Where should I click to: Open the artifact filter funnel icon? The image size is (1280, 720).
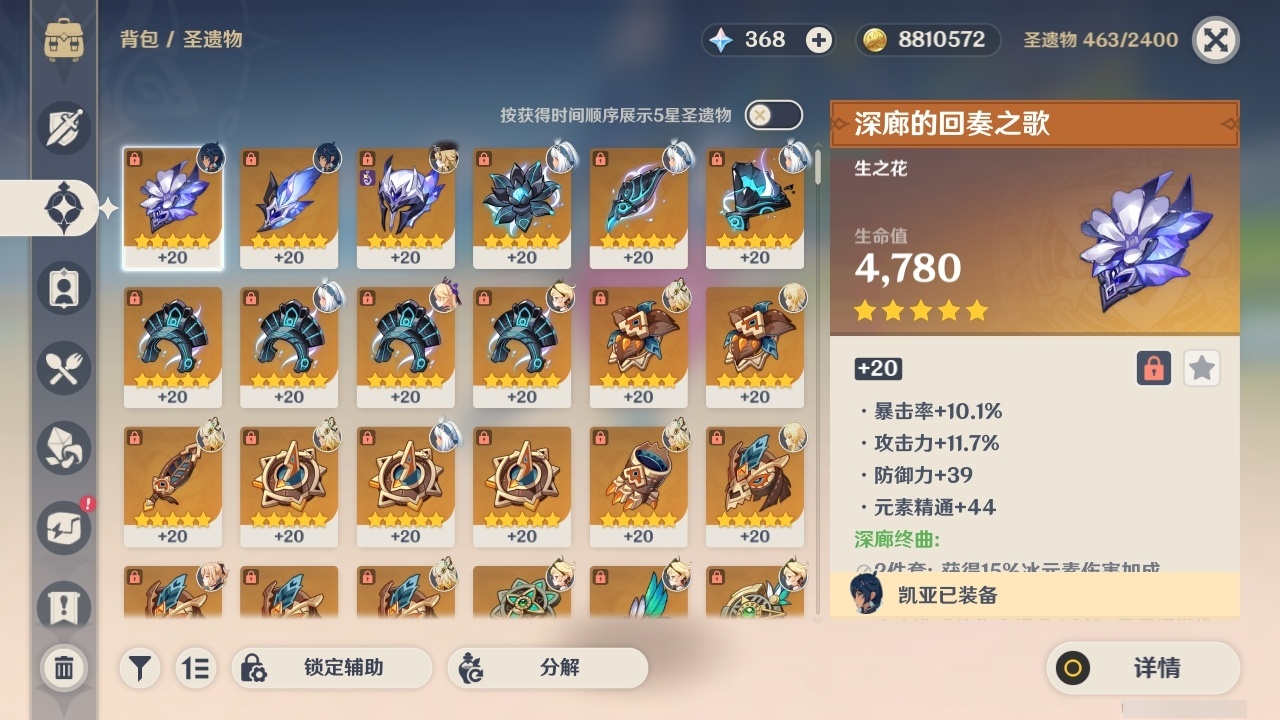tap(139, 668)
